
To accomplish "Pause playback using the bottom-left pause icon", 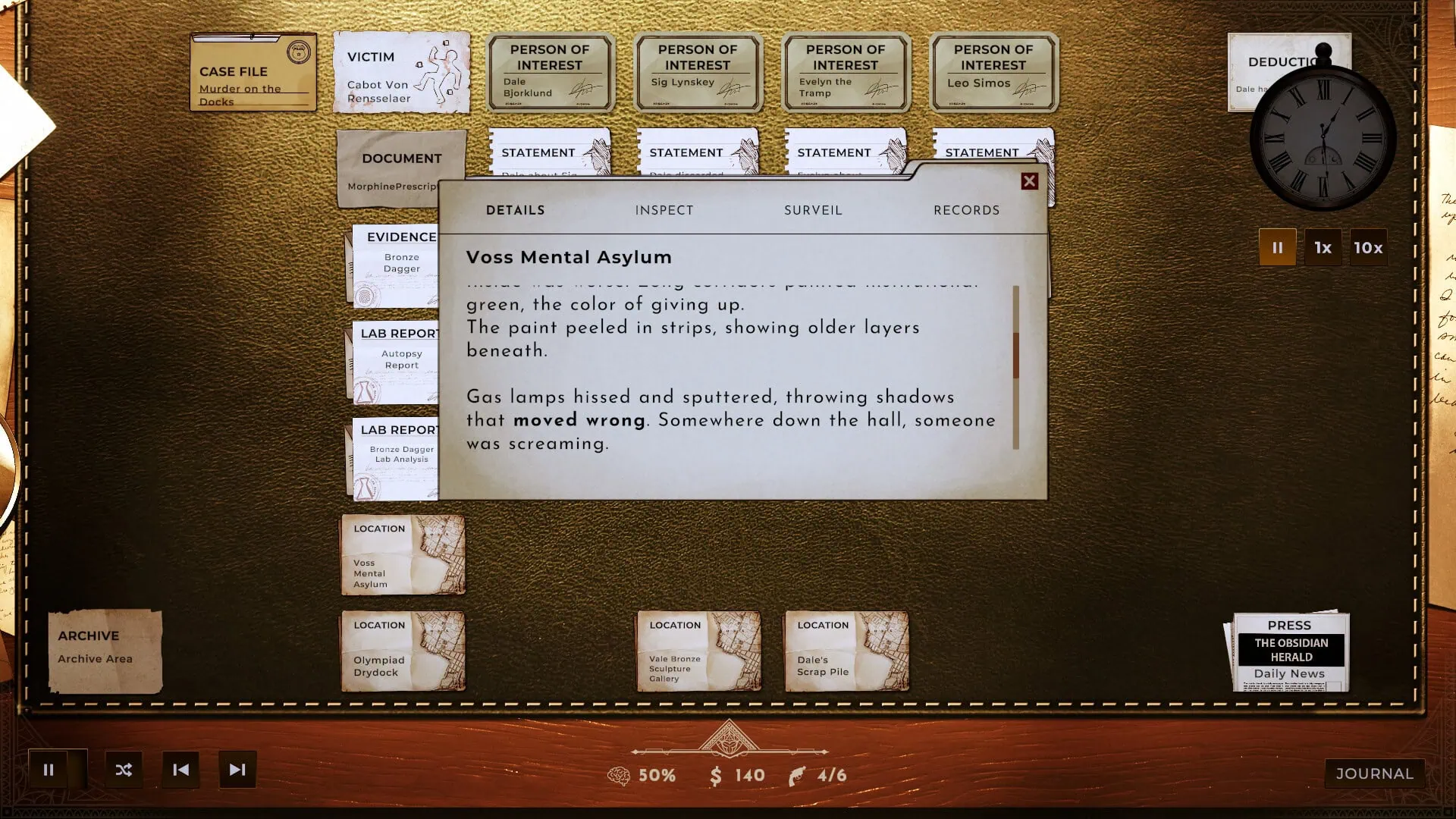I will click(49, 769).
